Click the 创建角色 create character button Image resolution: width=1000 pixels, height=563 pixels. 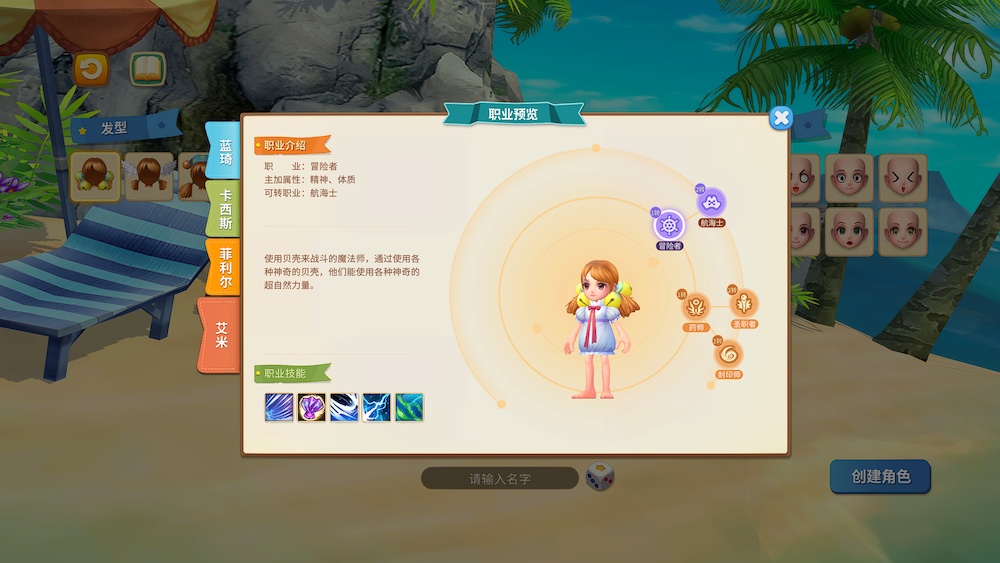click(880, 477)
